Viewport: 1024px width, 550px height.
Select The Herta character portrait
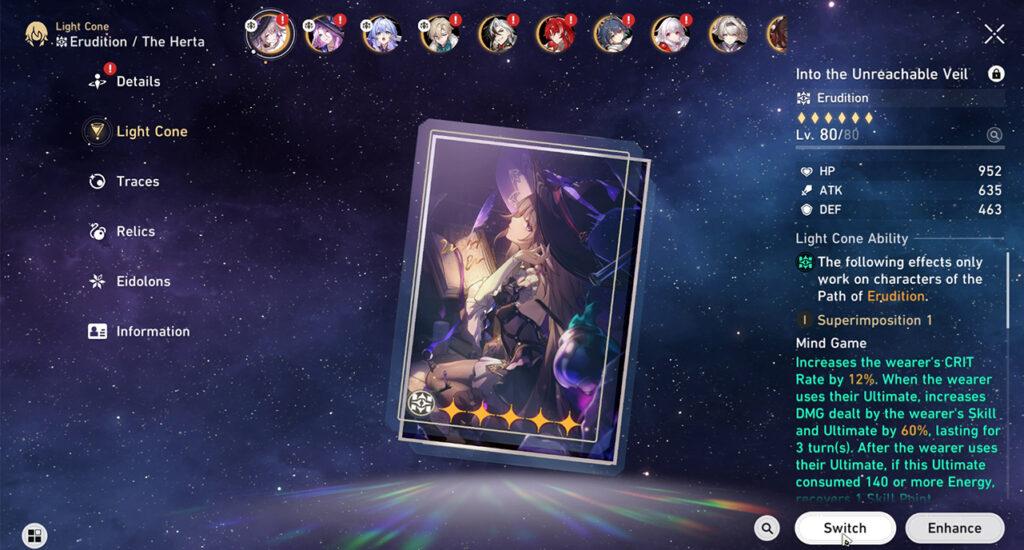pos(269,33)
